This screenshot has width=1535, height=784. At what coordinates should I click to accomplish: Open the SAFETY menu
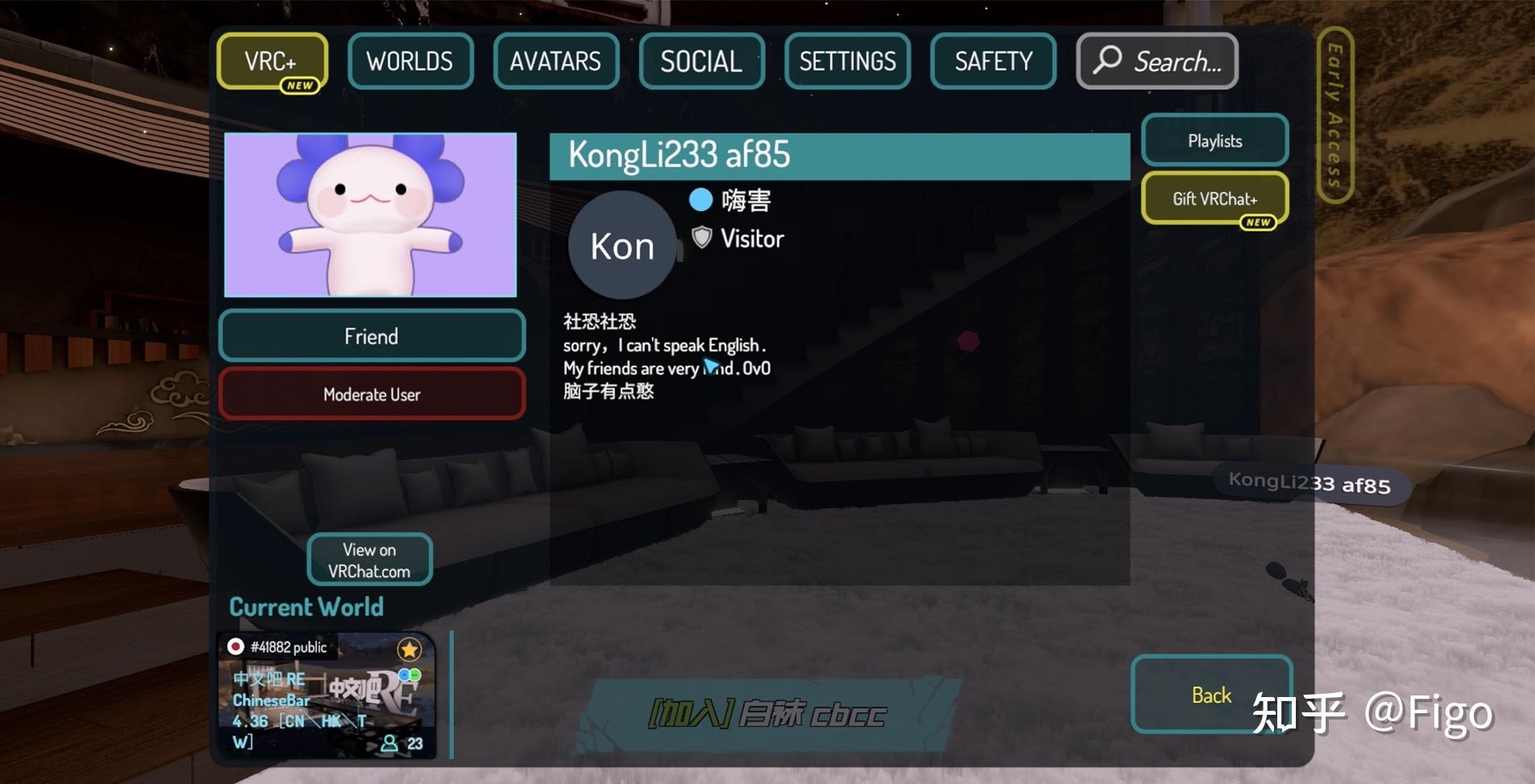pos(993,60)
